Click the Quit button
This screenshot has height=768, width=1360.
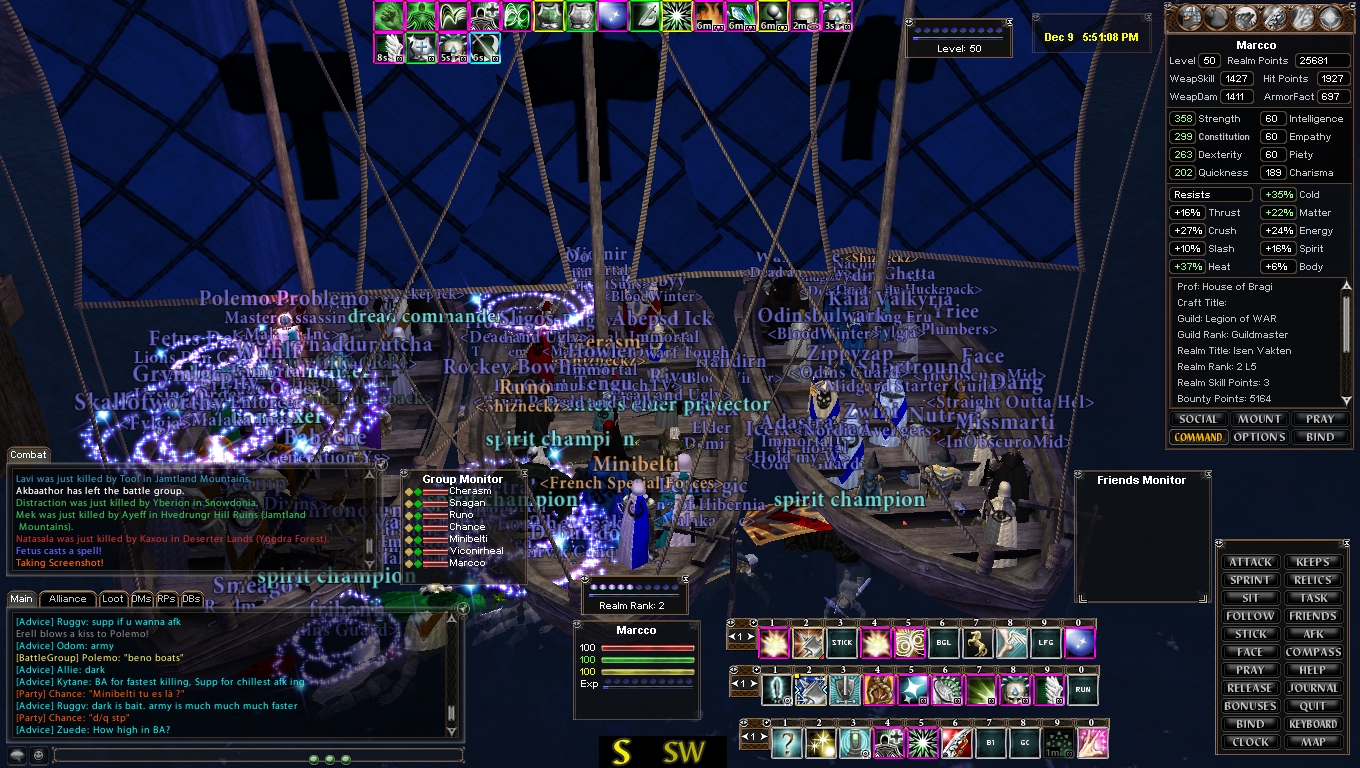1312,706
